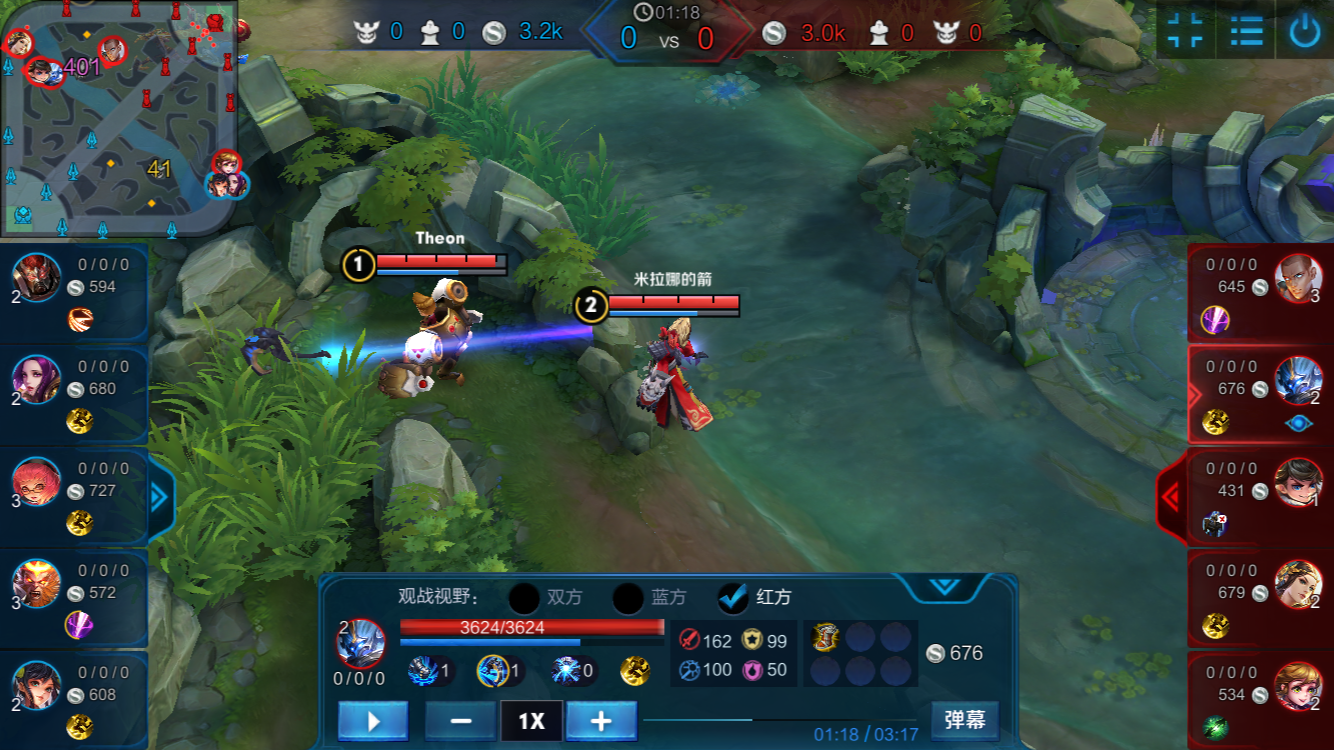Click the power exit button

pyautogui.click(x=1304, y=31)
